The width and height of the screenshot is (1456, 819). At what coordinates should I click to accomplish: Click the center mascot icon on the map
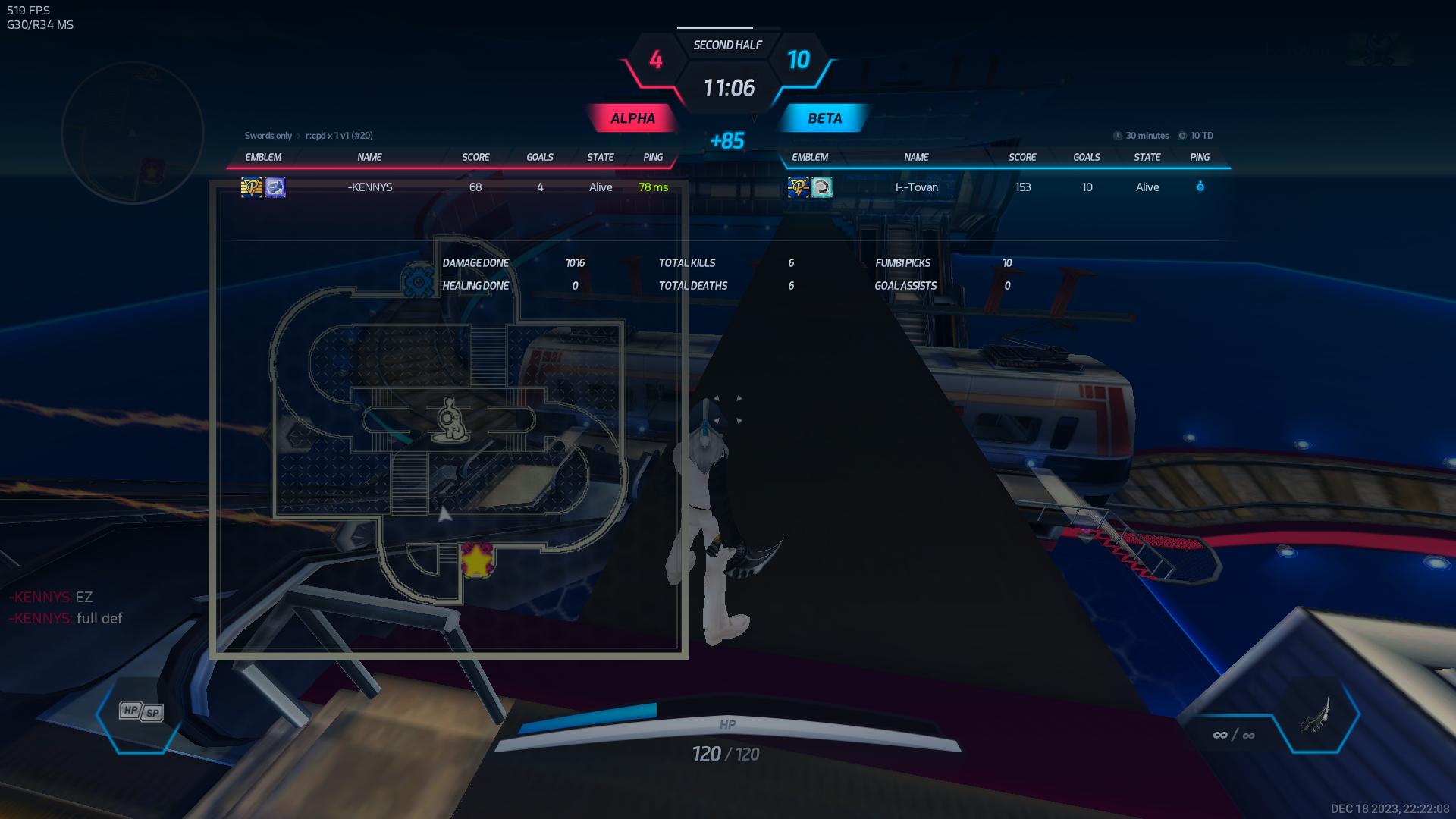pyautogui.click(x=450, y=420)
